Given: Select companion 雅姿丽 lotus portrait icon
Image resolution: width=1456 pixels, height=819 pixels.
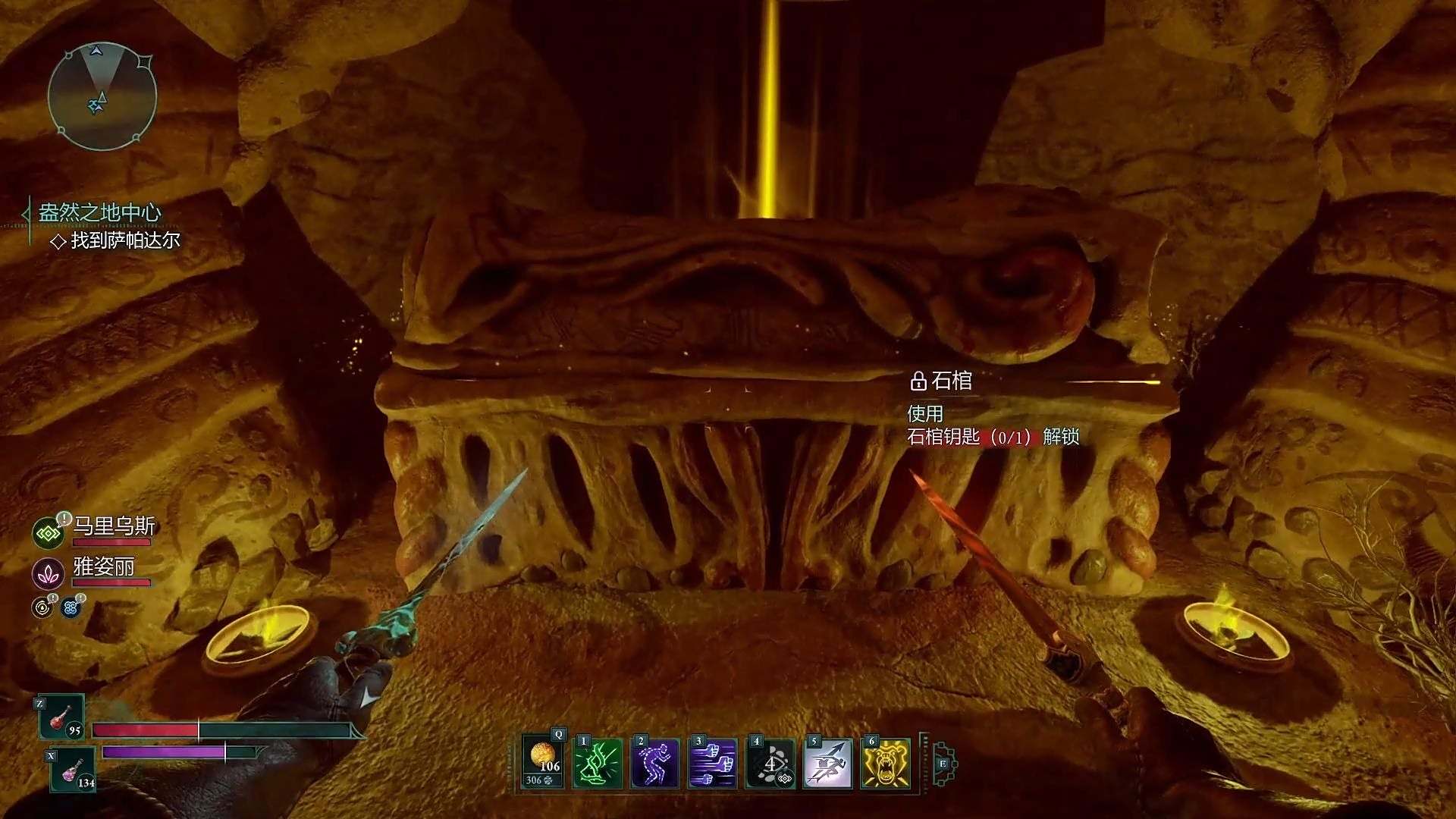Looking at the screenshot, I should [48, 574].
